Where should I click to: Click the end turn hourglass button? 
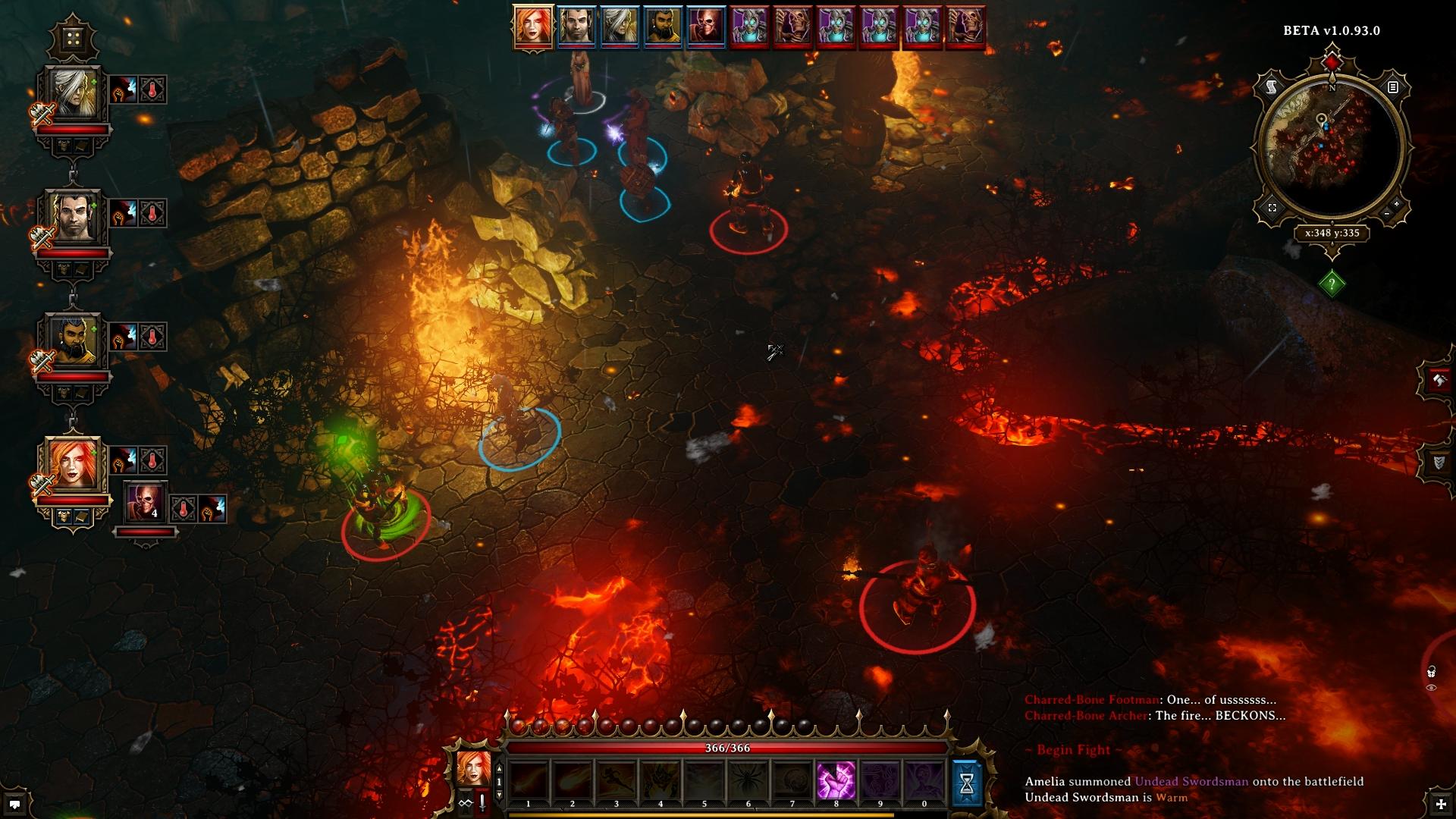967,783
